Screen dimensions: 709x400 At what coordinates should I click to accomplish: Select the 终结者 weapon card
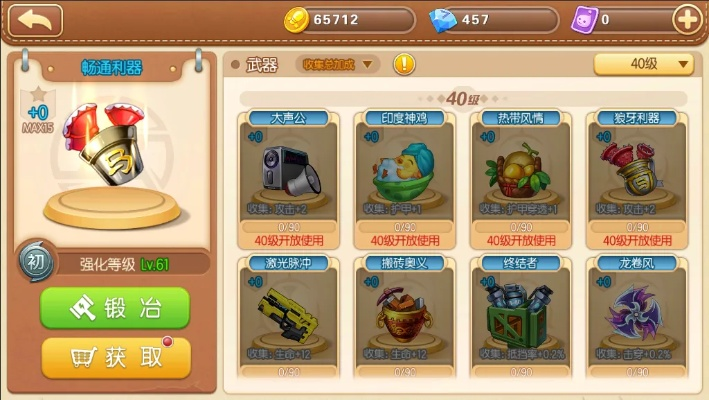[x=520, y=313]
